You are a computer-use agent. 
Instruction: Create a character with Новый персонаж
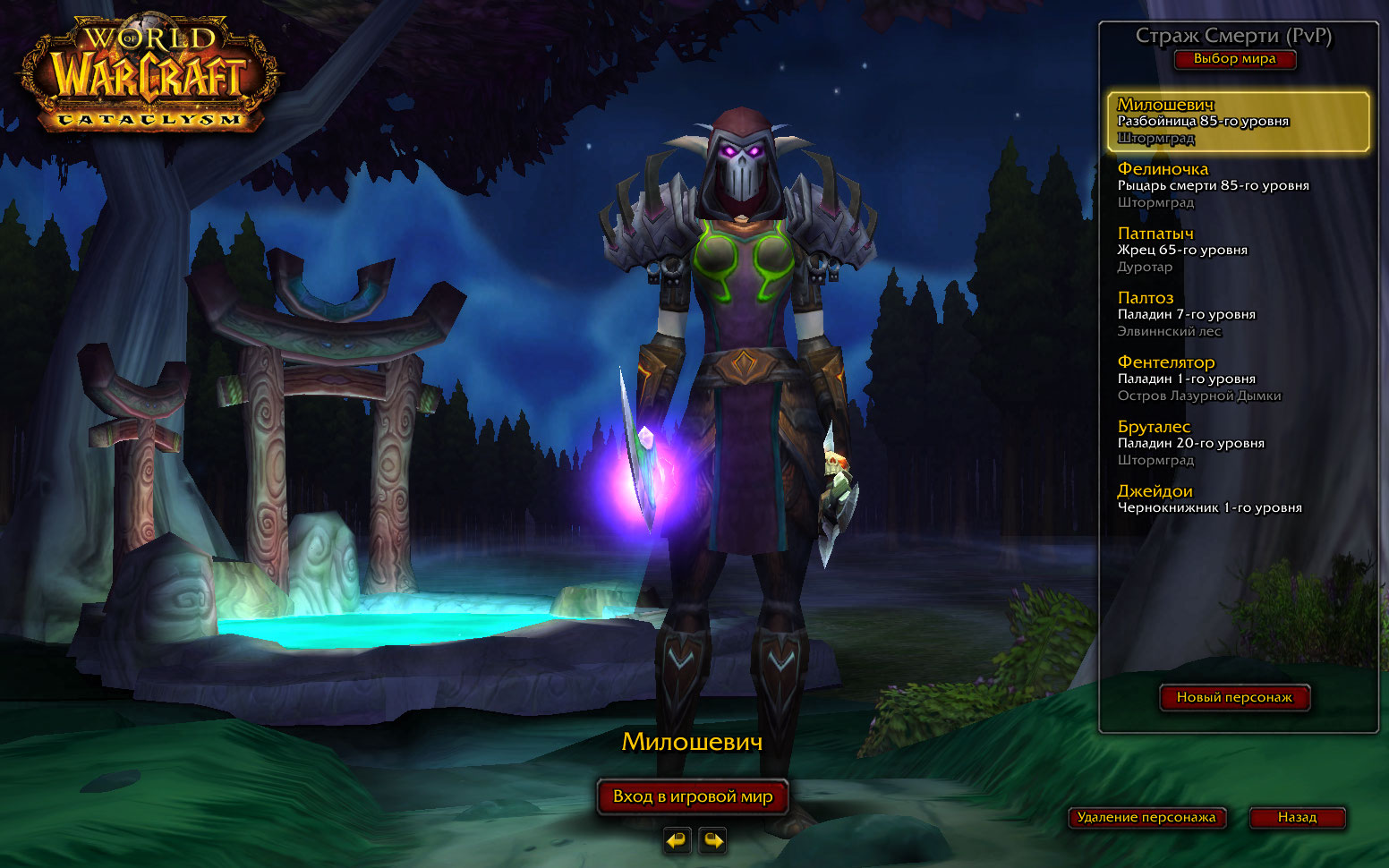[x=1234, y=697]
